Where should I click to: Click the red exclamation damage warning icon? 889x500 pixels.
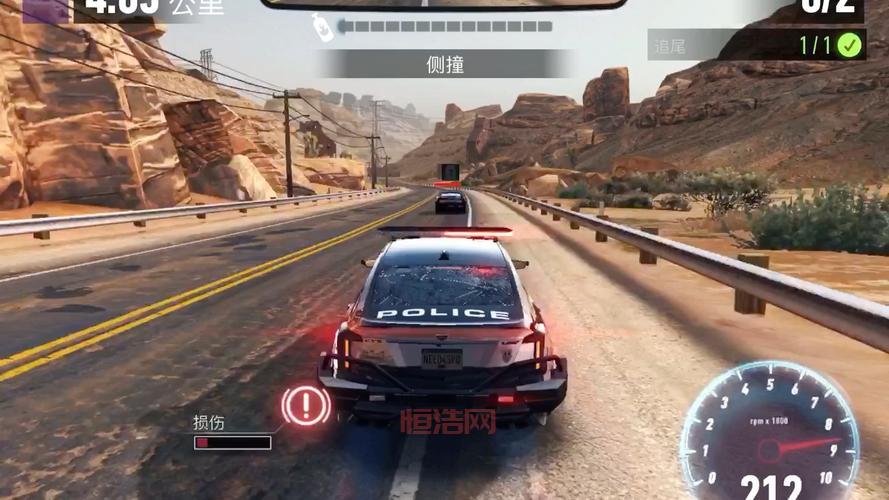(x=306, y=406)
